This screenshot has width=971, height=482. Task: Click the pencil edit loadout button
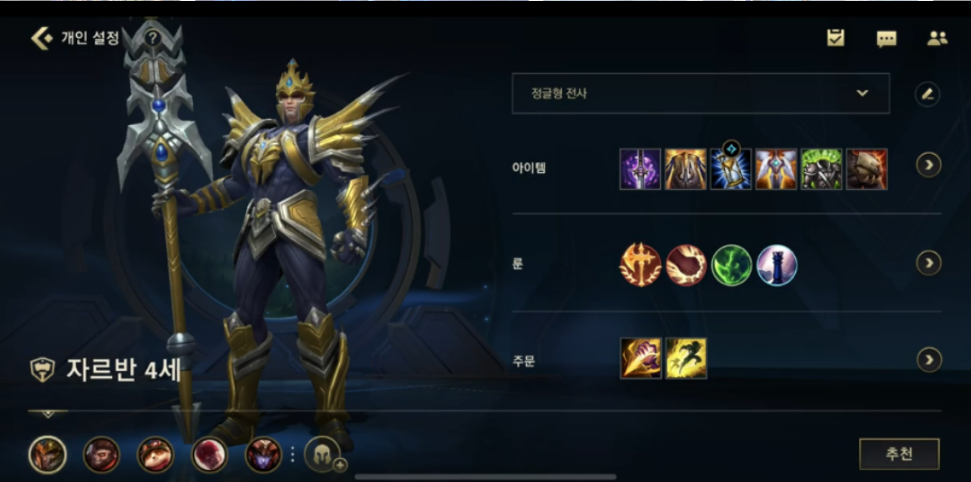pyautogui.click(x=928, y=94)
